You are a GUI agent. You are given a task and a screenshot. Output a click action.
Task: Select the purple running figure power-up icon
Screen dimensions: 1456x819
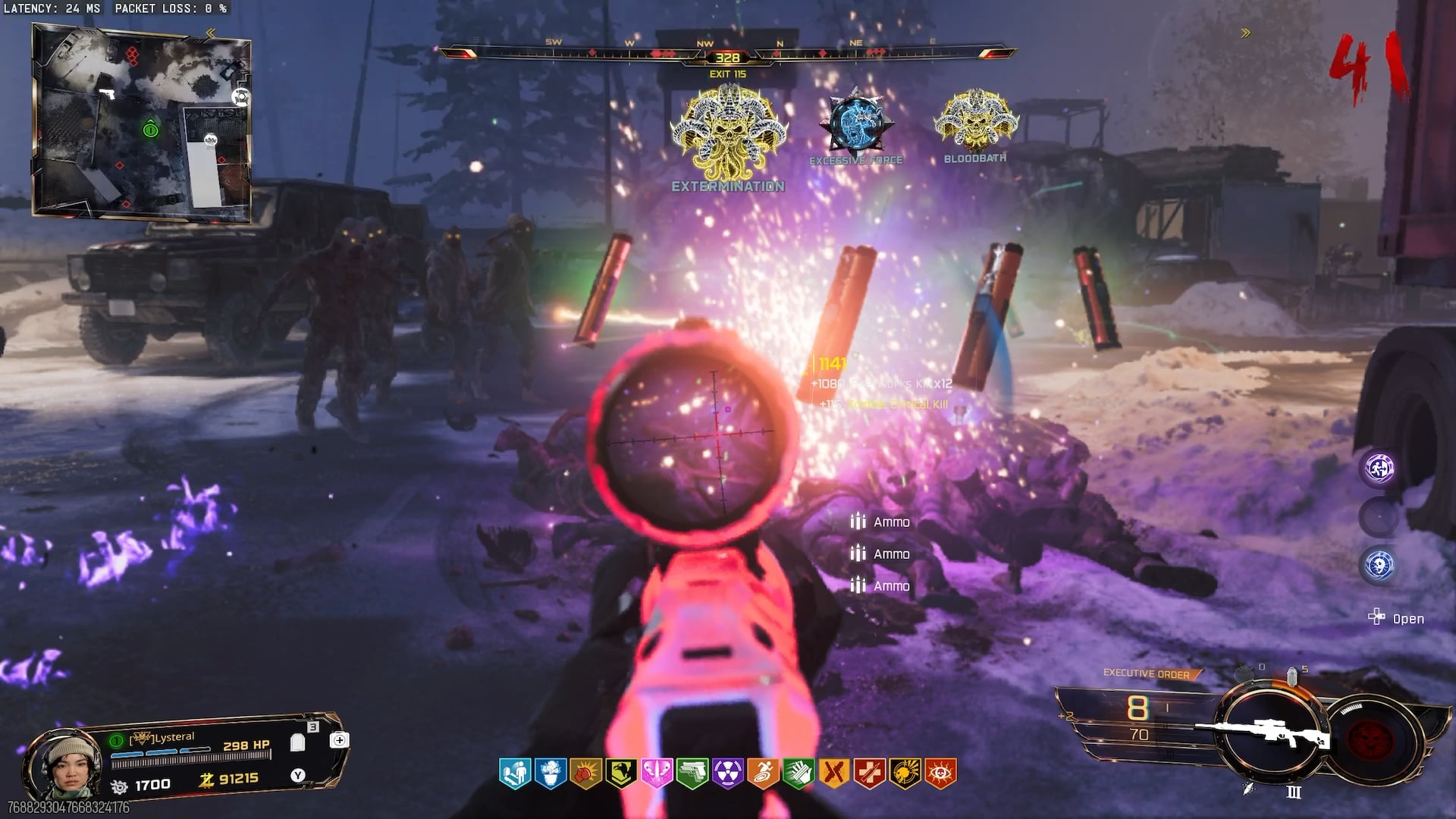pos(1379,468)
